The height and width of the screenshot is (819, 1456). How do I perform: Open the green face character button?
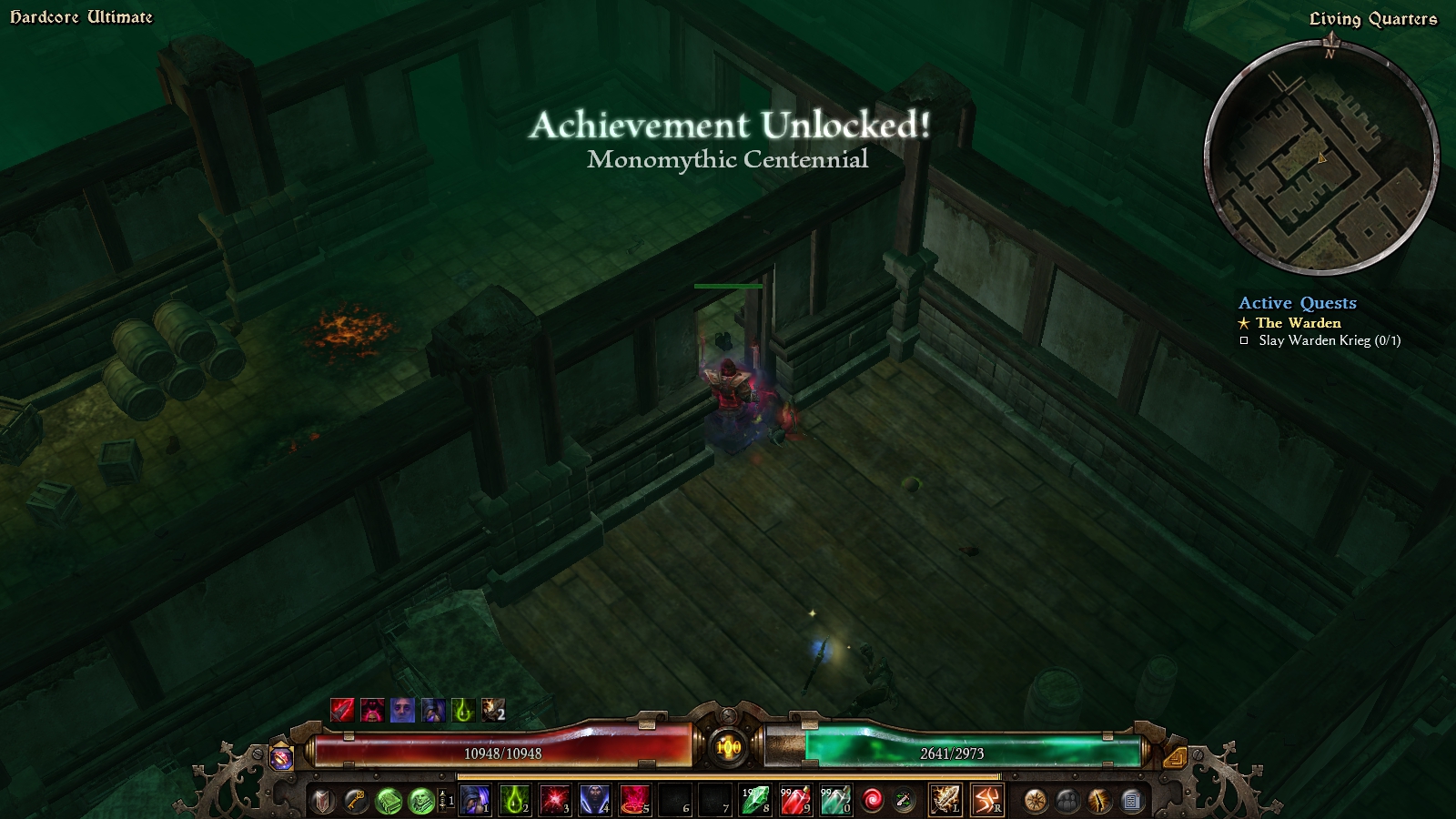pos(420,800)
